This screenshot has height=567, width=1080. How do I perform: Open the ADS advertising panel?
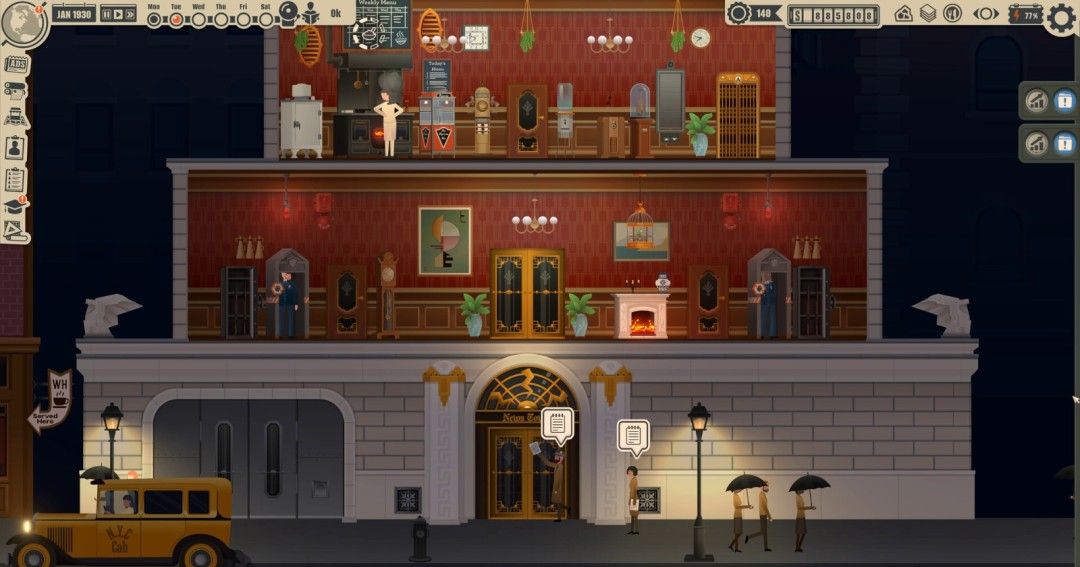click(16, 66)
